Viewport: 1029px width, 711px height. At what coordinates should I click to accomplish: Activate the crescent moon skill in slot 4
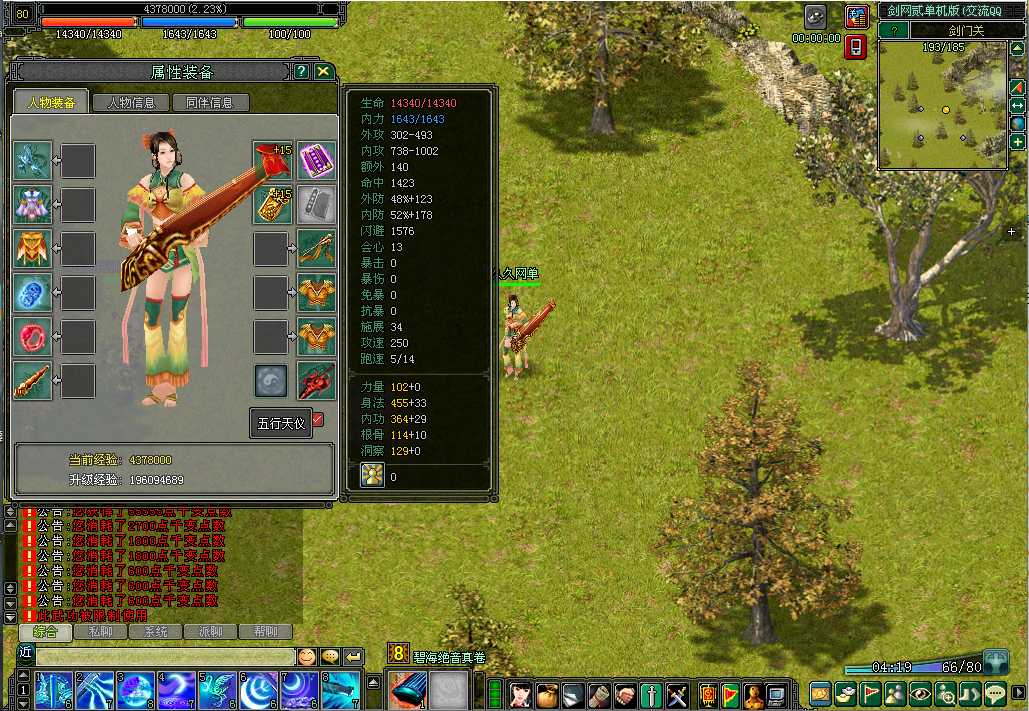click(x=176, y=690)
